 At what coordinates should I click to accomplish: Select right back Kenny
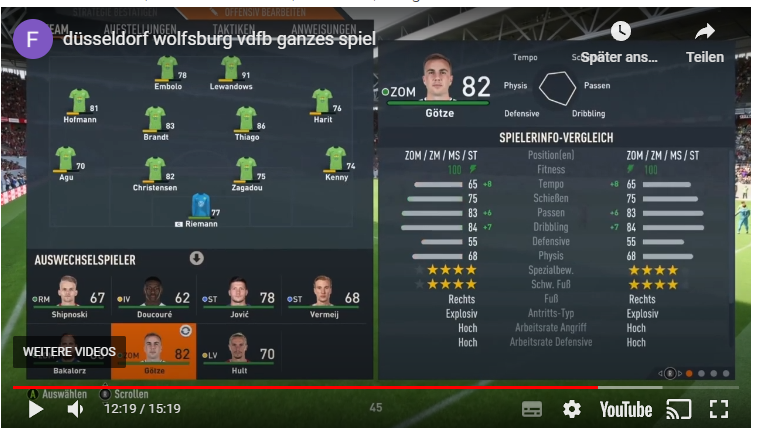point(336,162)
